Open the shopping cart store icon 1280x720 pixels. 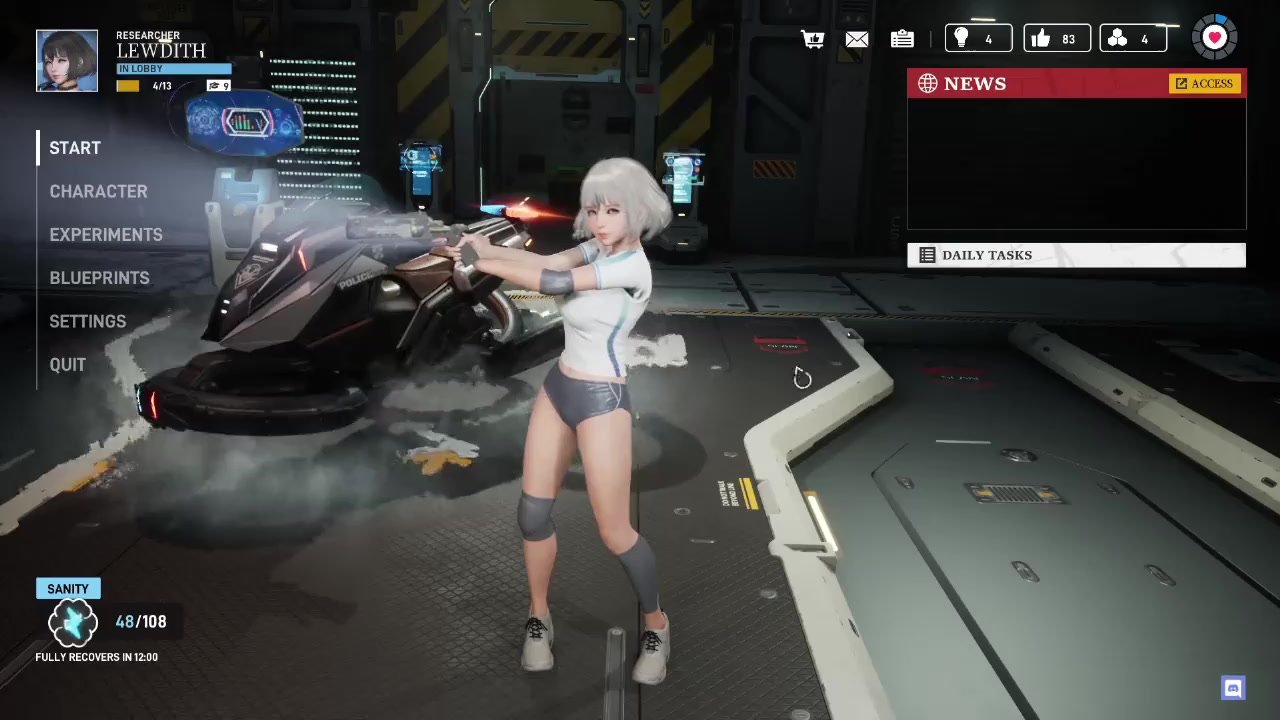point(813,39)
